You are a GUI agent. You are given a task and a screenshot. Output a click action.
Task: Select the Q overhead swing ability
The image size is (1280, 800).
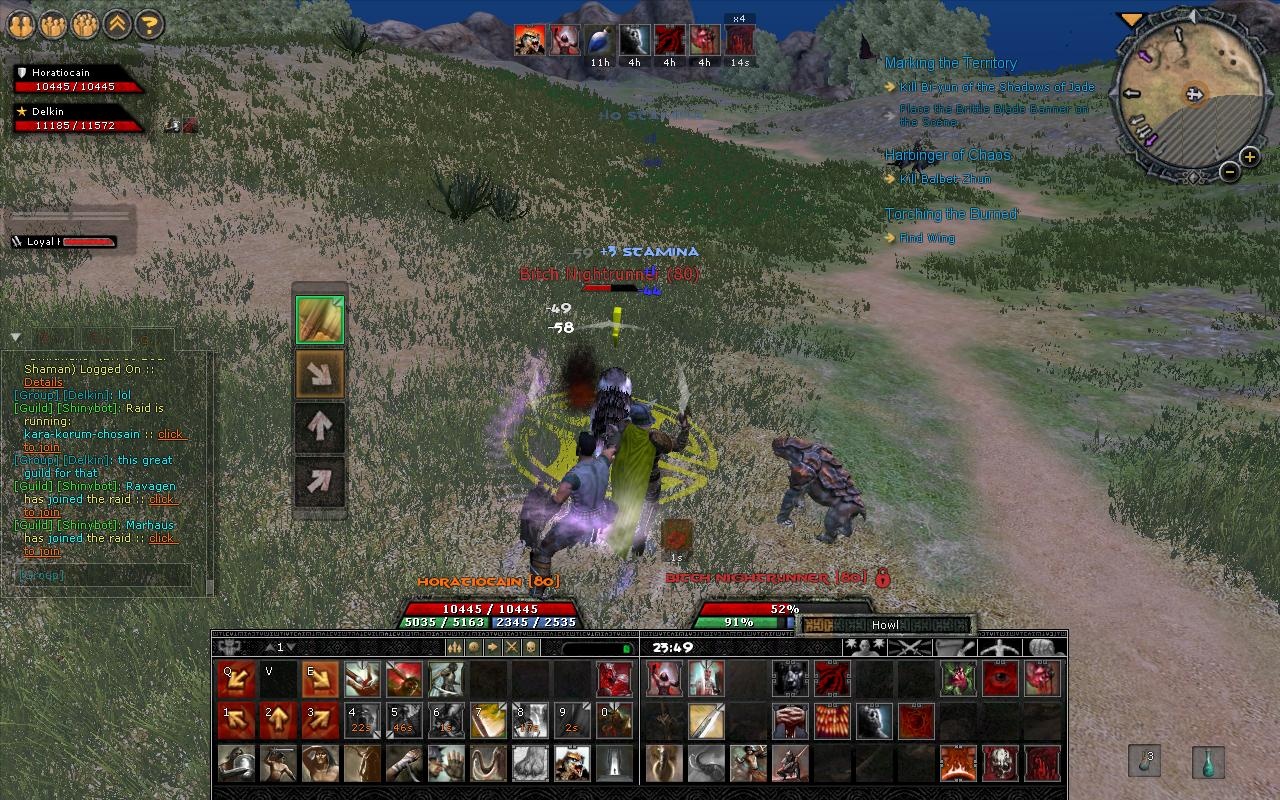[x=235, y=677]
